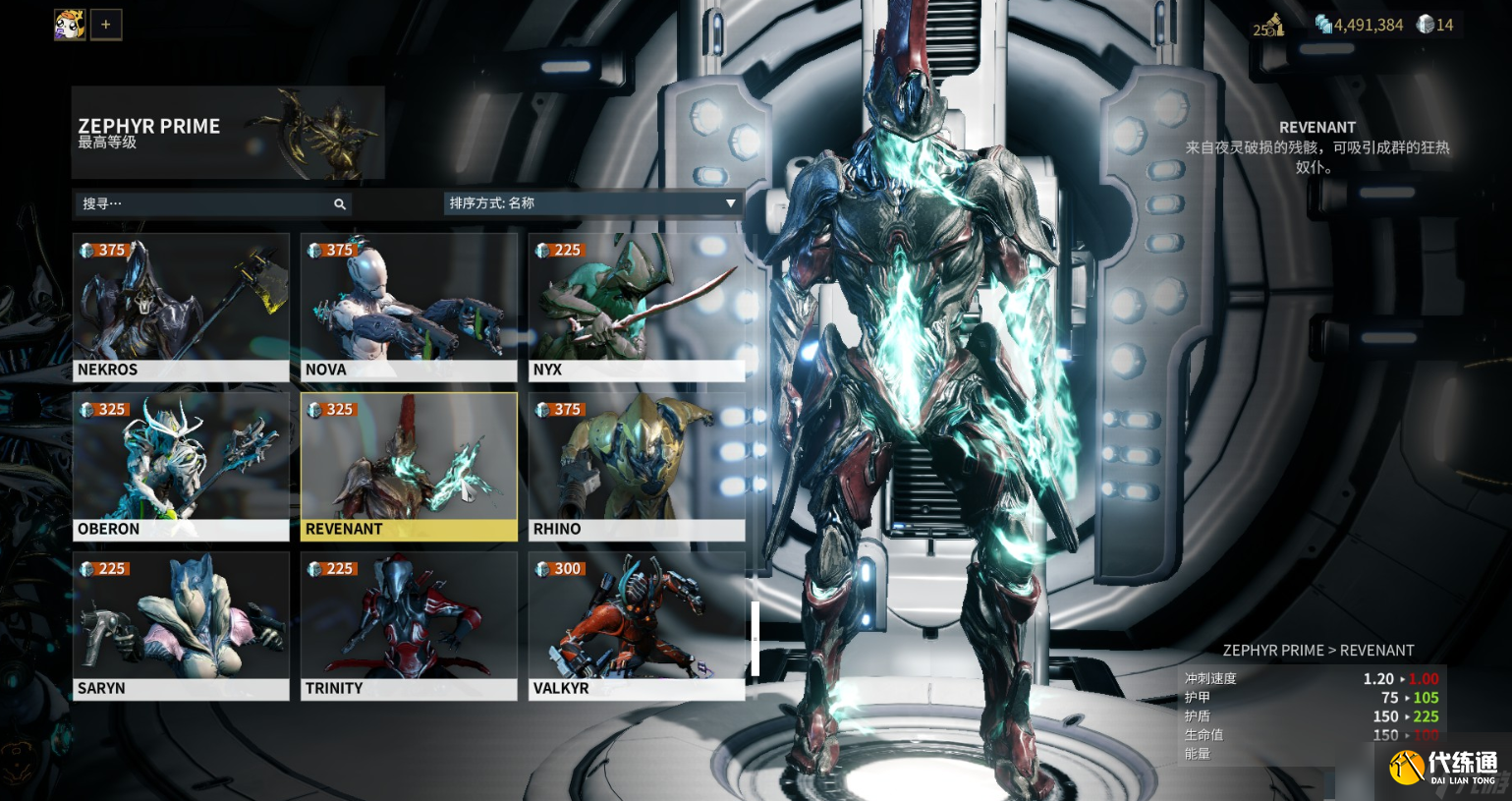Screen dimensions: 1512x801
Task: Choose the Nova warframe tile
Action: pyautogui.click(x=409, y=307)
